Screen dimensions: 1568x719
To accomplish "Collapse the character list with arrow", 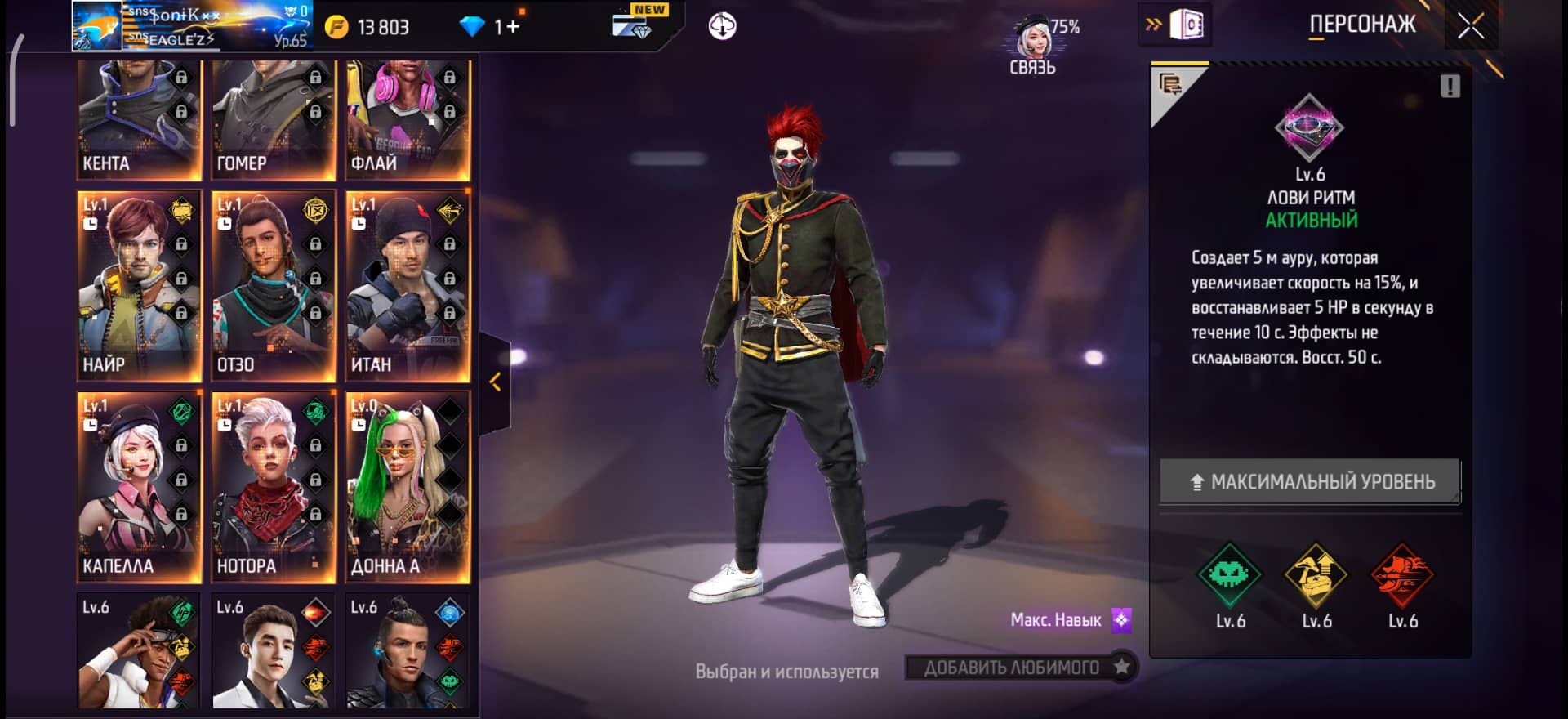I will point(495,382).
